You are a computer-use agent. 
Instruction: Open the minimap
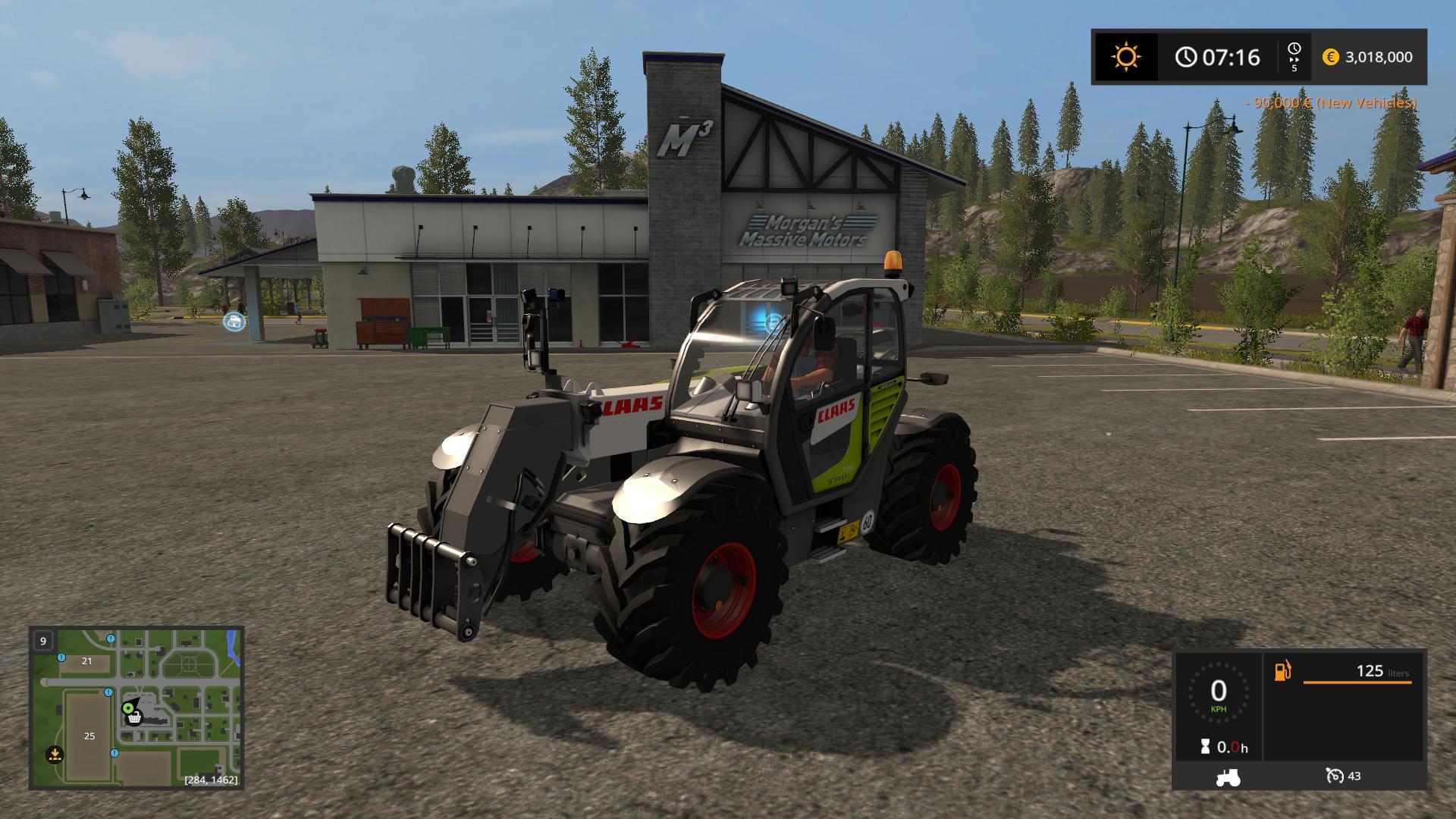[136, 707]
